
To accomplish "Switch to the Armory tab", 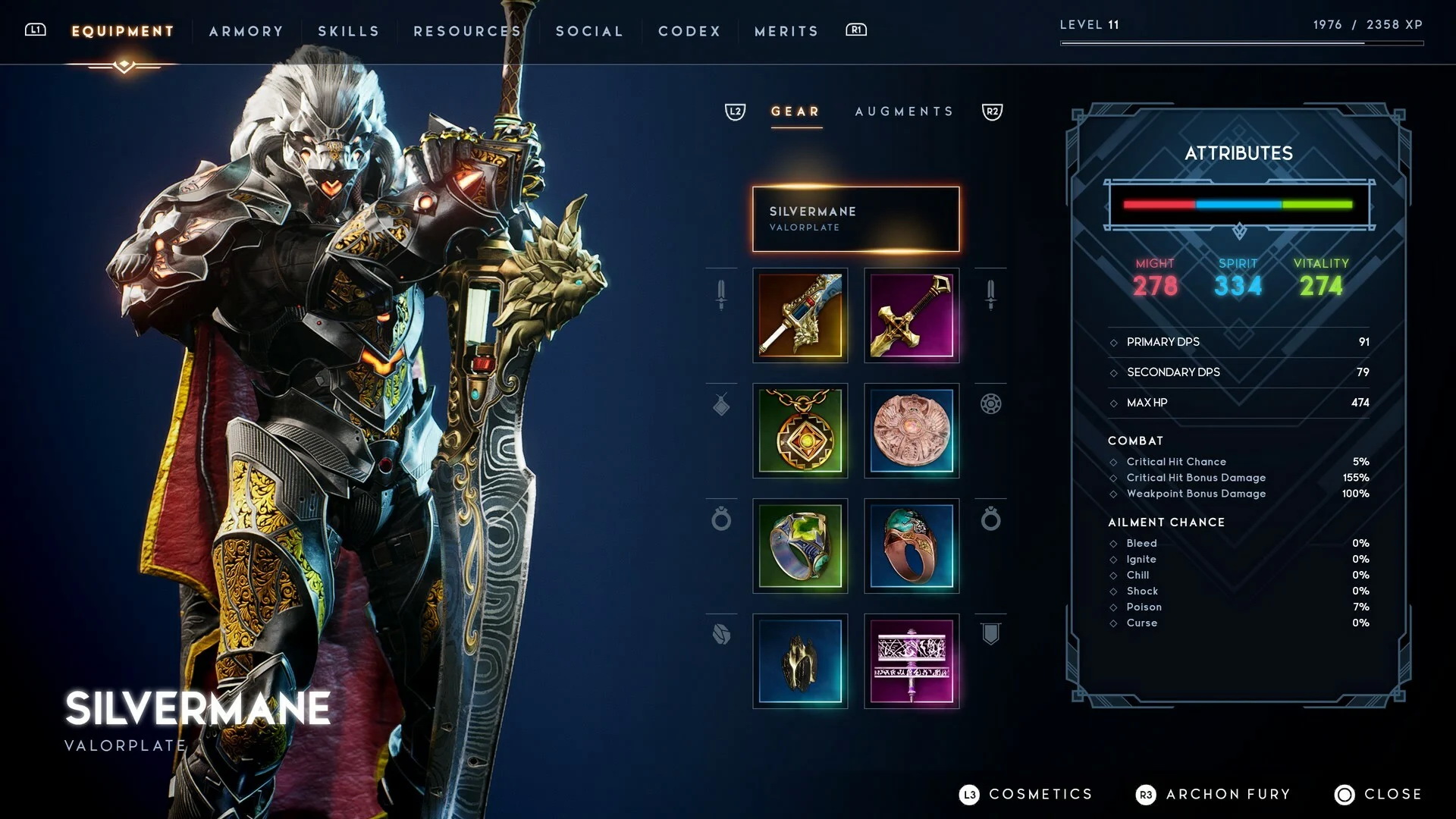I will [246, 31].
